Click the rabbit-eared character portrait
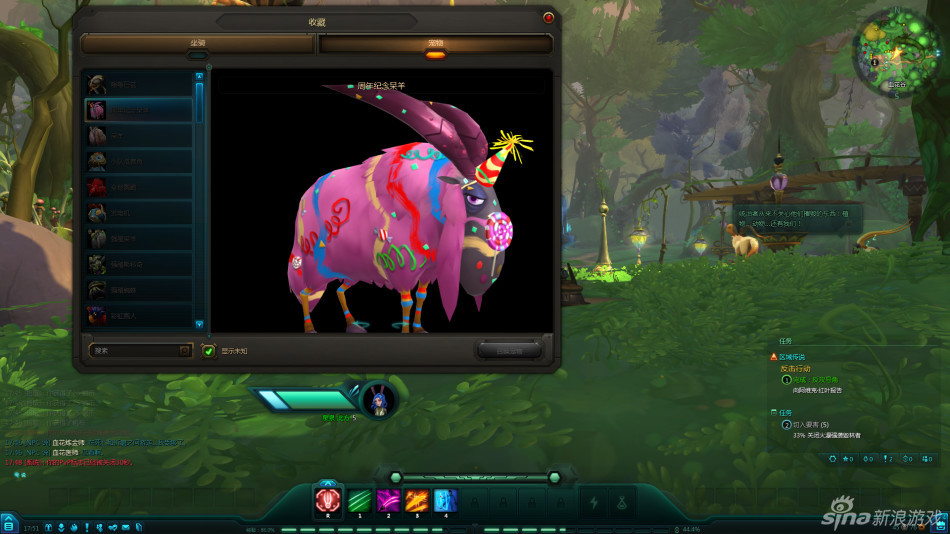950x534 pixels. point(379,398)
